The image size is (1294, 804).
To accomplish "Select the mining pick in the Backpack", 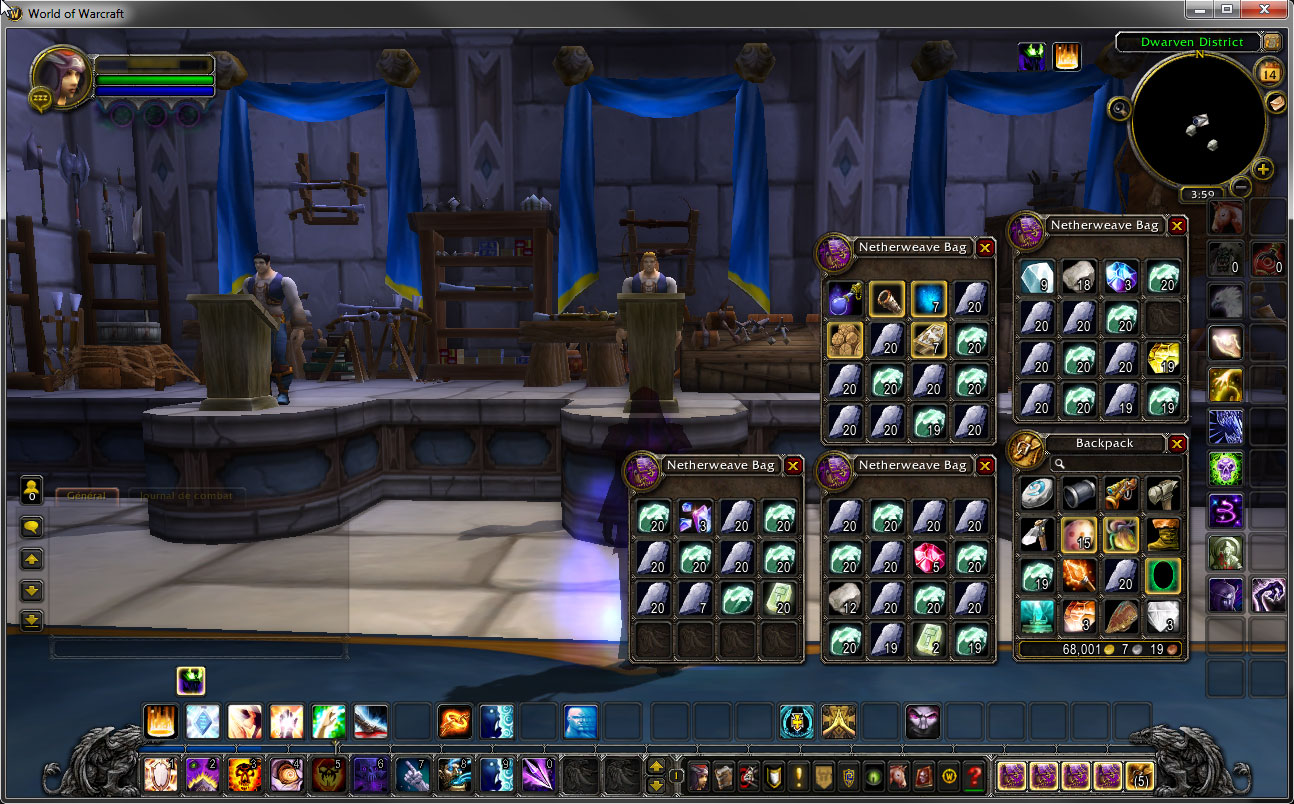I will tap(1037, 535).
